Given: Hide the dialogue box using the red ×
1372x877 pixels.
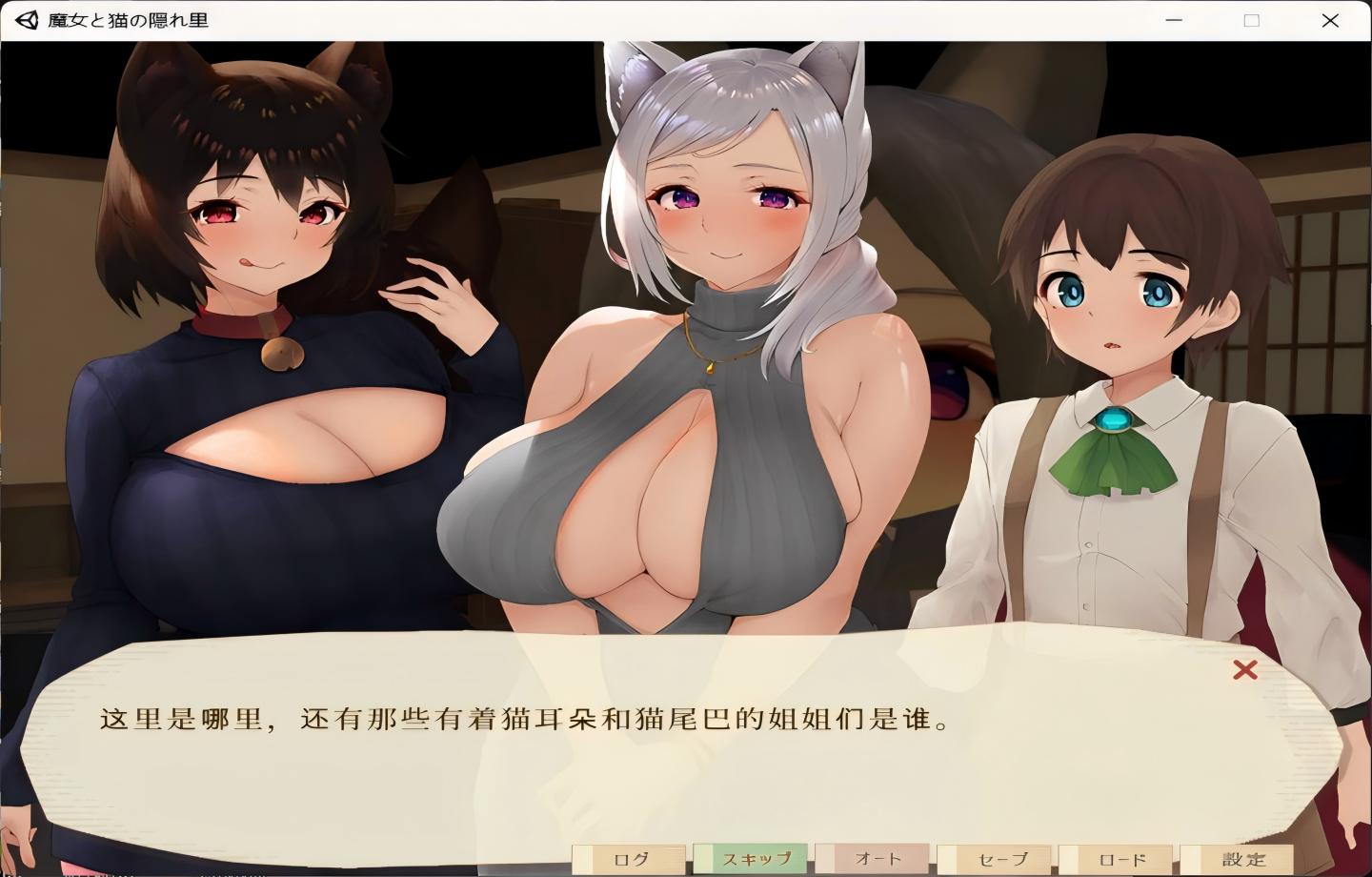Looking at the screenshot, I should (1243, 672).
